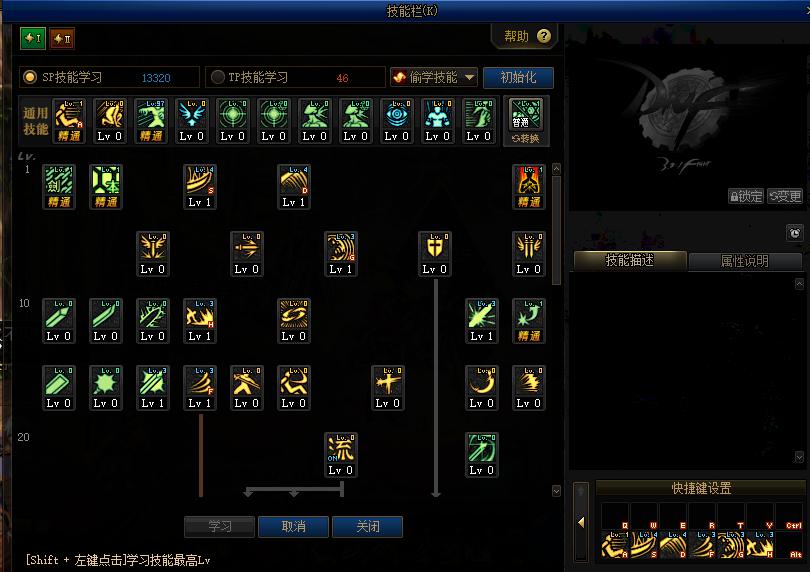Select the skill tree page I tab
Viewport: 810px width, 572px height.
pos(33,38)
